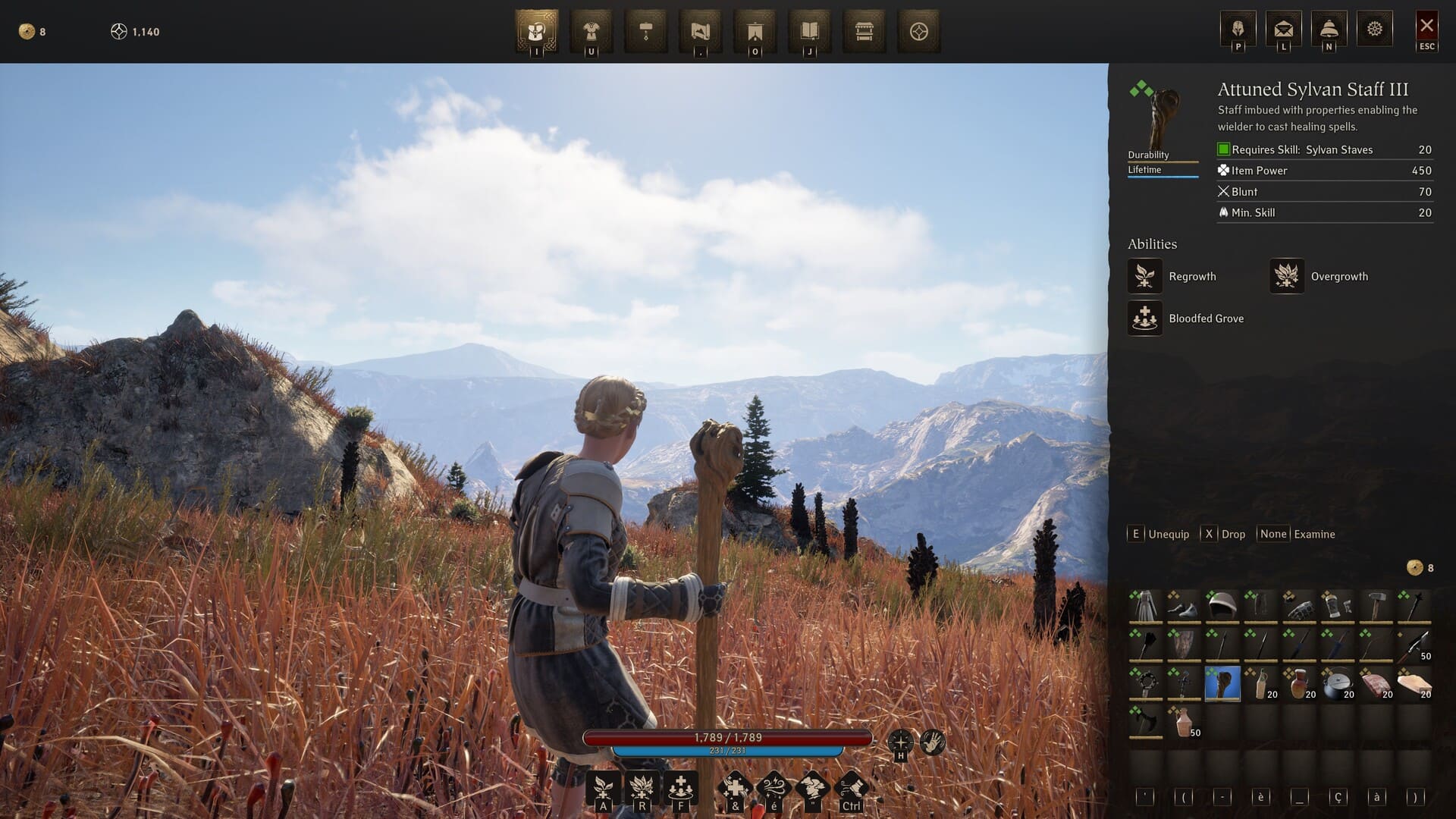Open the notifications bell icon

[x=1329, y=29]
